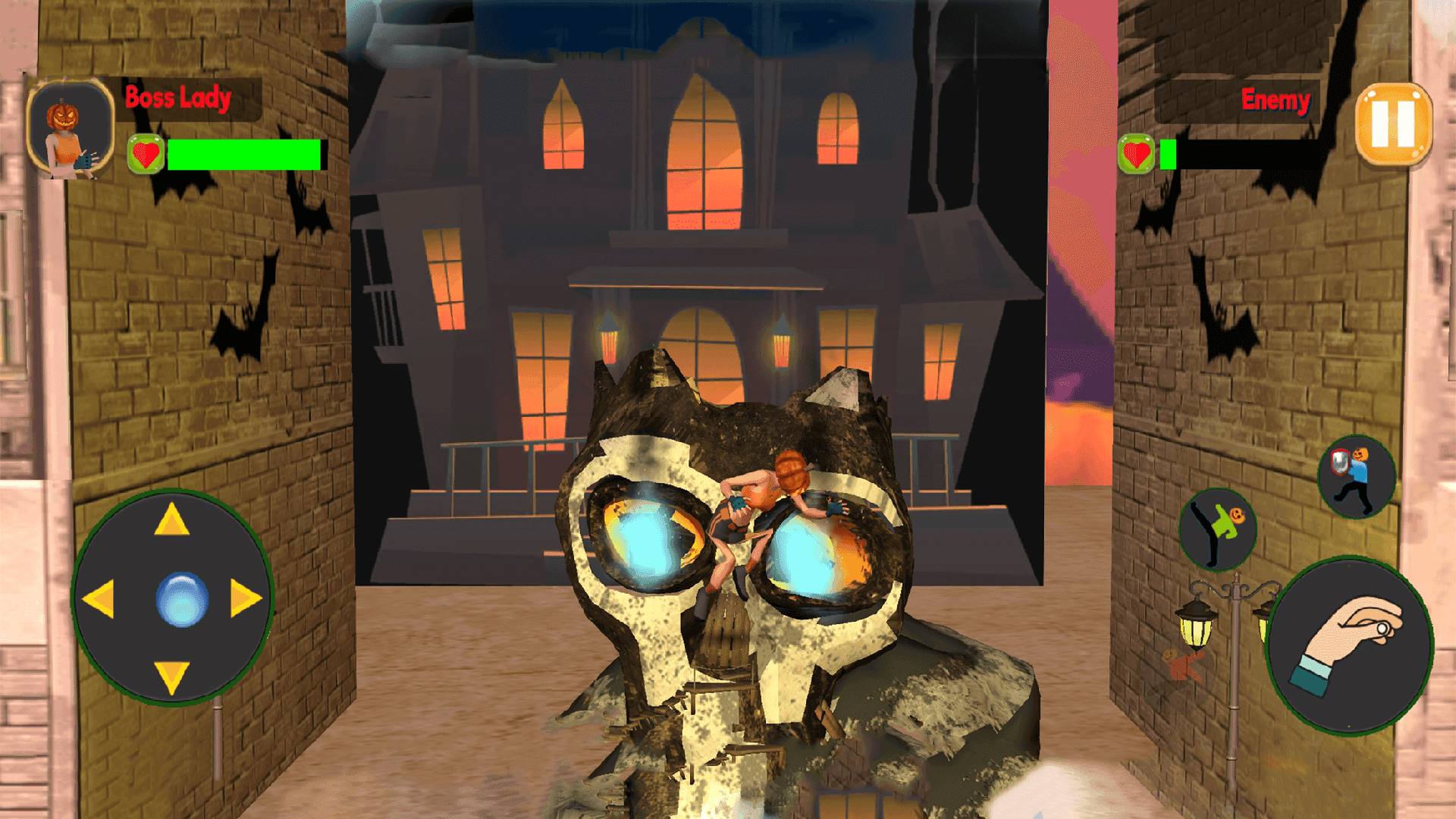Click the Boss Lady name label
Screen dimensions: 1456x819
177,97
